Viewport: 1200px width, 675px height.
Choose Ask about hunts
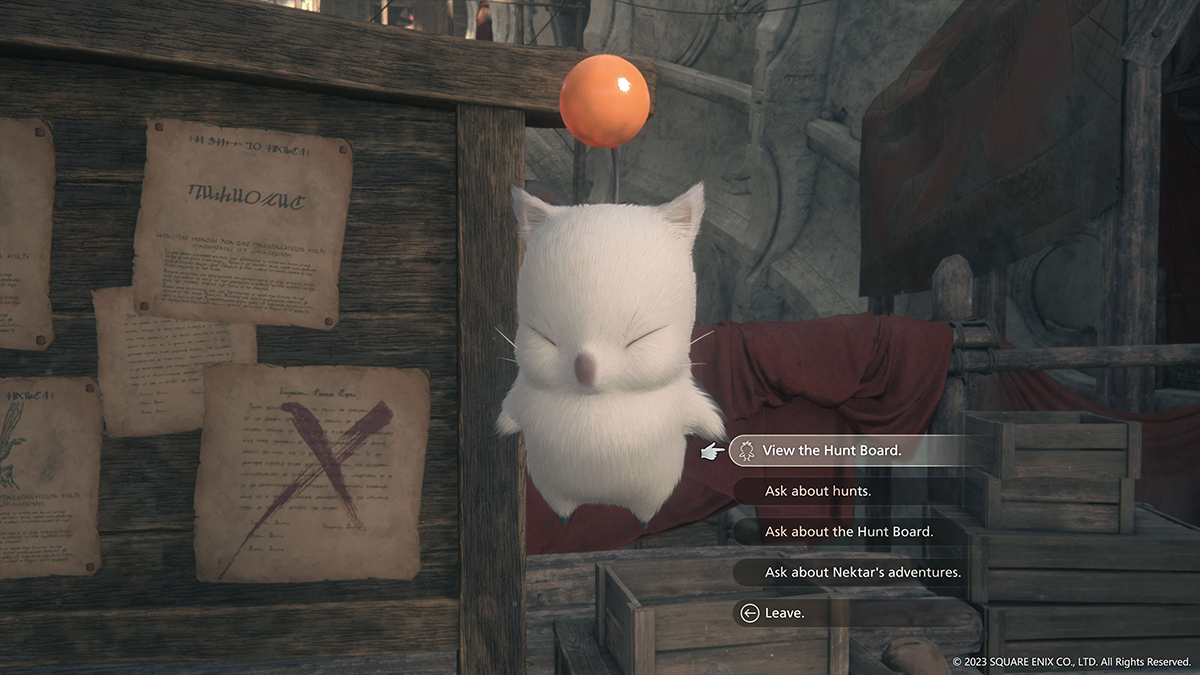coord(817,491)
